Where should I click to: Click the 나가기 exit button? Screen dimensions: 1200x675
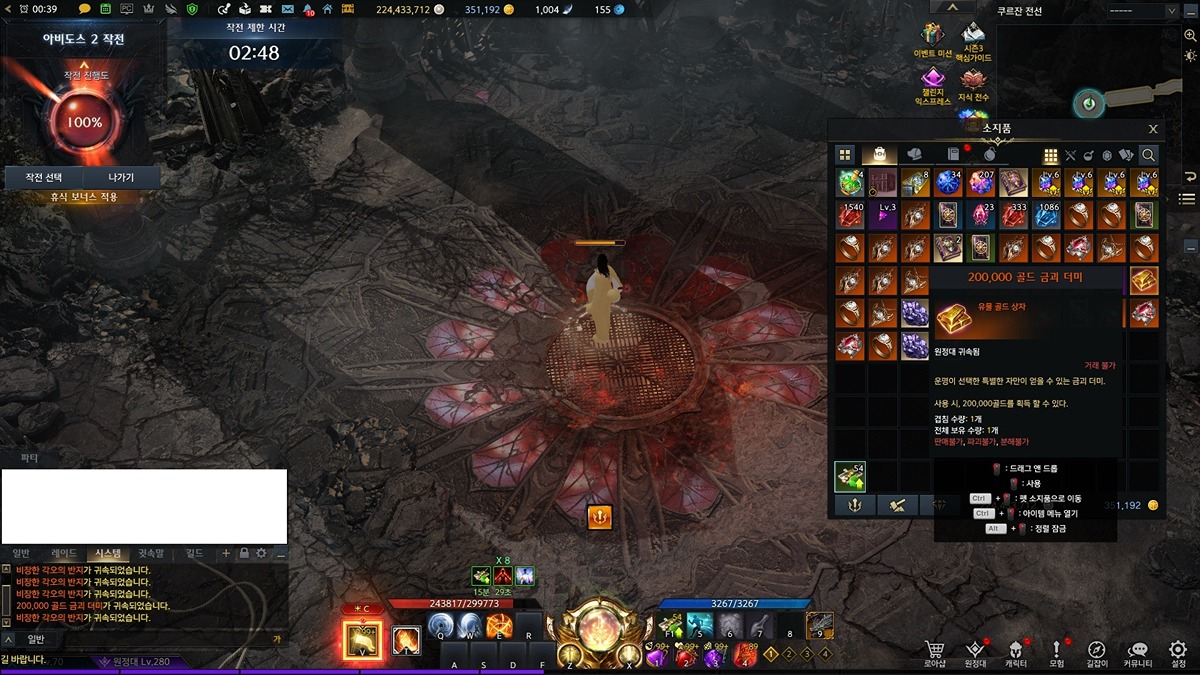tap(120, 177)
